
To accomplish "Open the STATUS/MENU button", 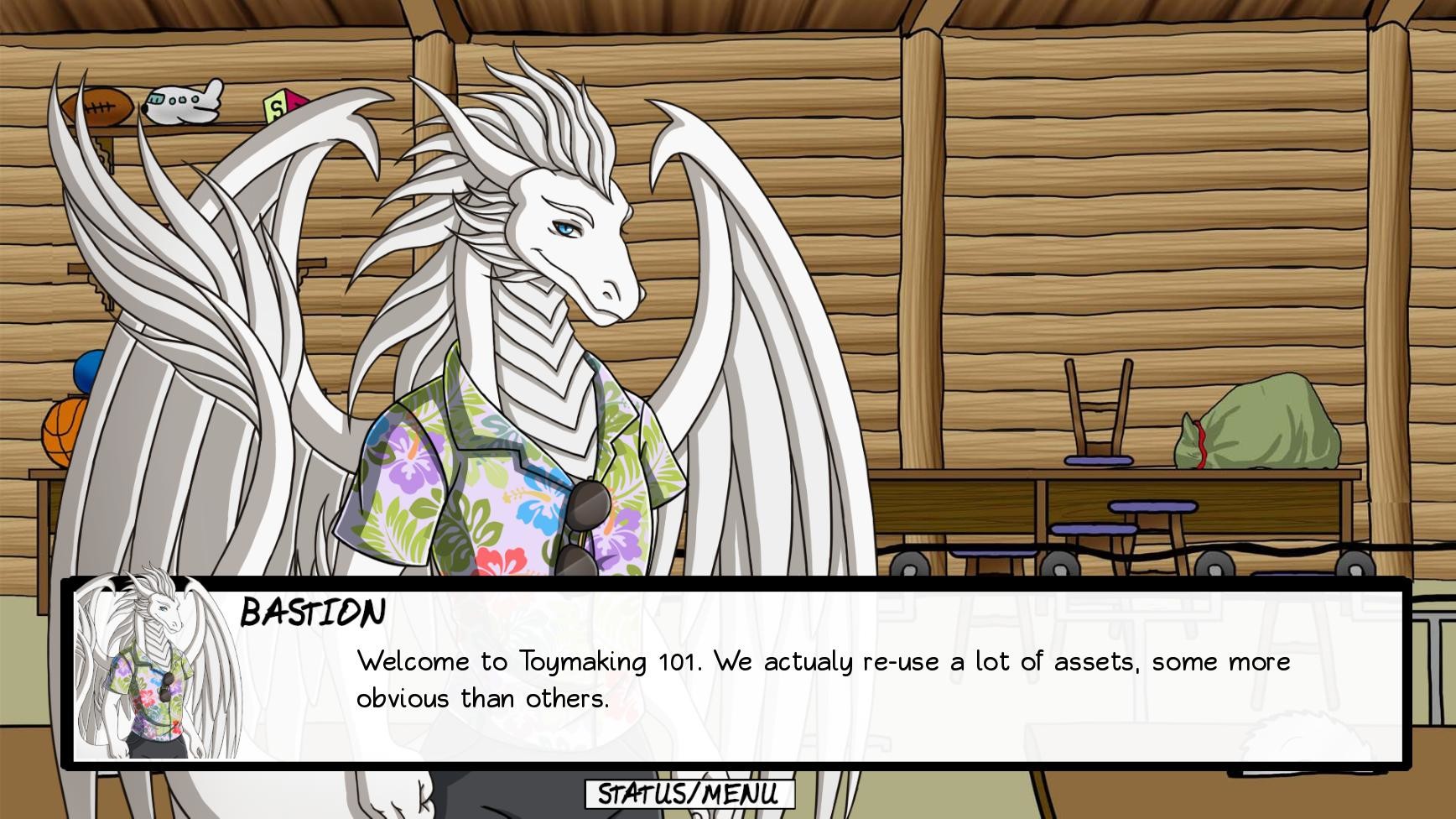I will tap(688, 792).
